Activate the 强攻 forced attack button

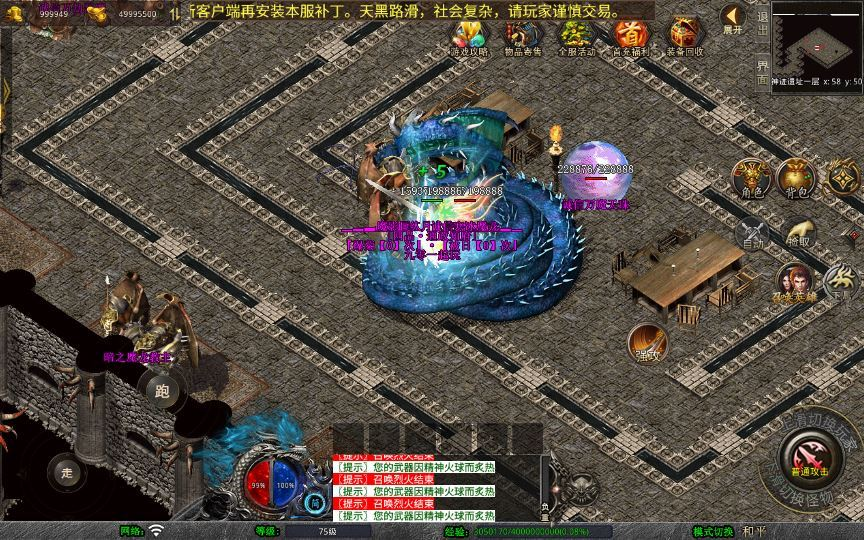point(647,343)
